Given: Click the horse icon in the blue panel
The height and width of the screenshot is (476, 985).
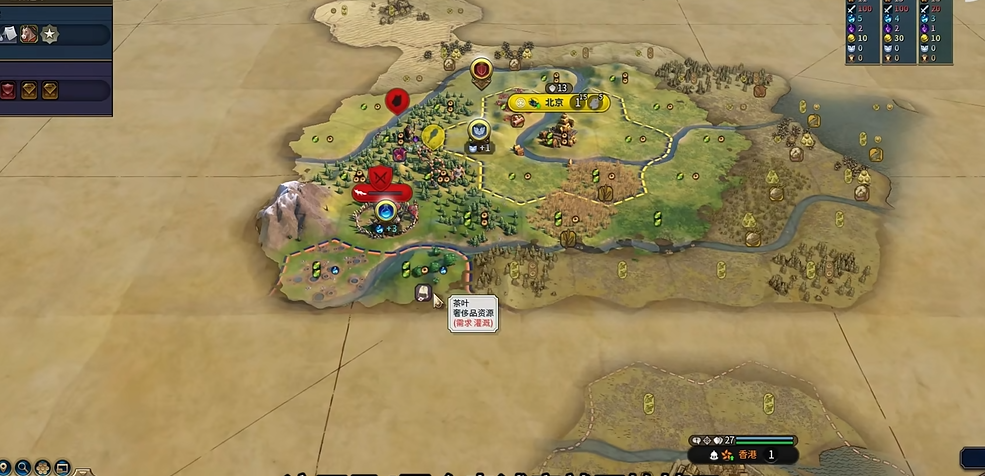Looking at the screenshot, I should point(29,35).
